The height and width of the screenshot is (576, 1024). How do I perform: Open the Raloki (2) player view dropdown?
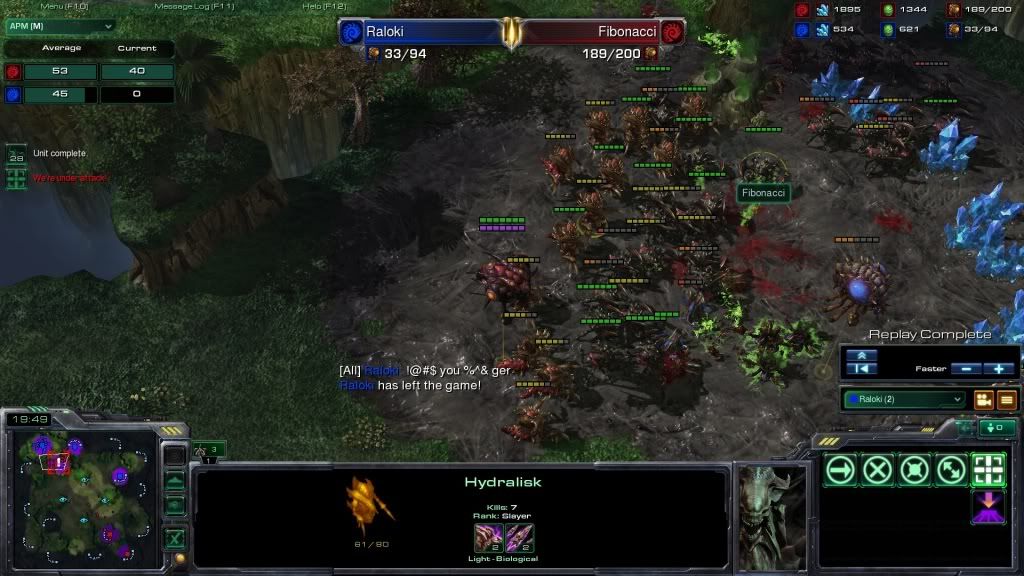[904, 399]
